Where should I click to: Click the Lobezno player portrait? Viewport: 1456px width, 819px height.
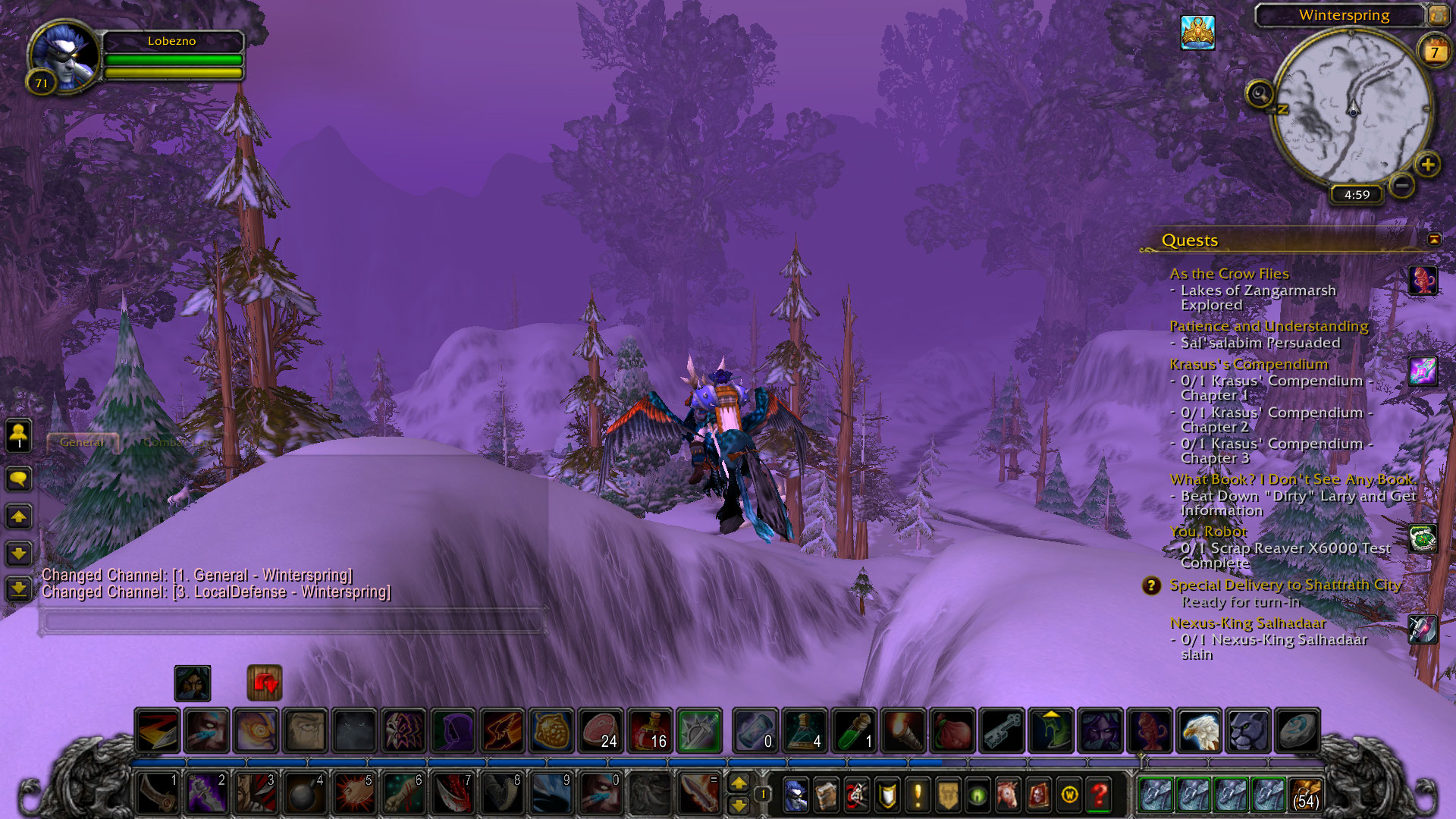coord(64,55)
